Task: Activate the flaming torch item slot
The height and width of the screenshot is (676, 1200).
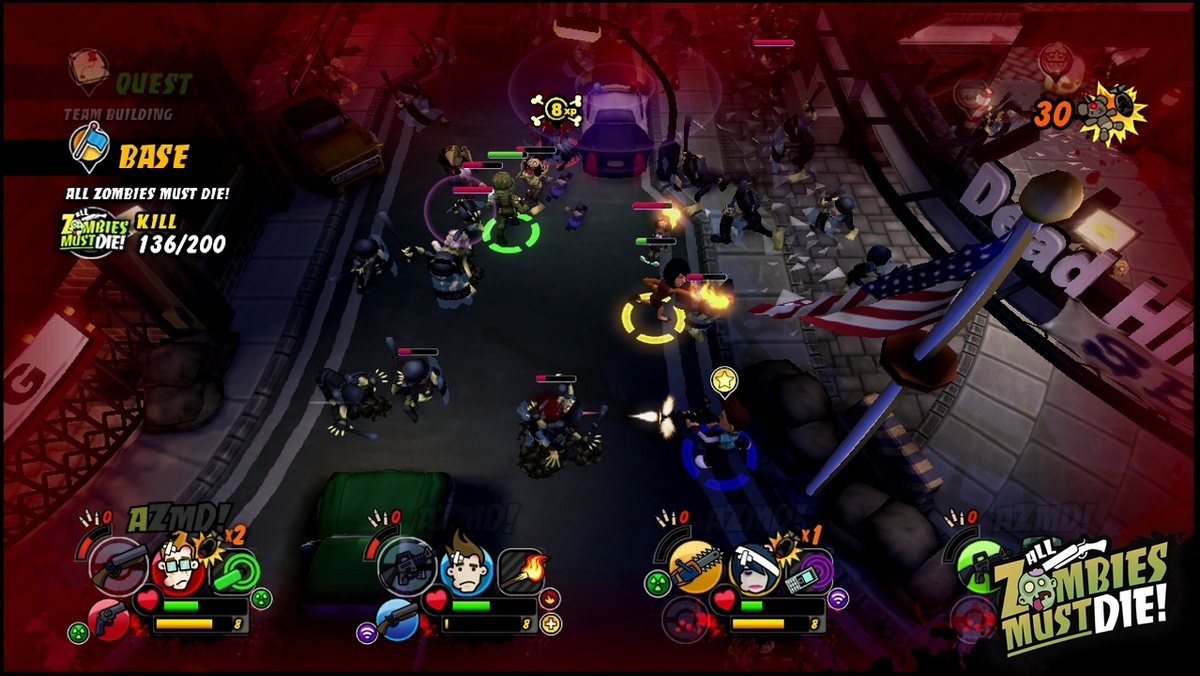Action: pyautogui.click(x=522, y=569)
